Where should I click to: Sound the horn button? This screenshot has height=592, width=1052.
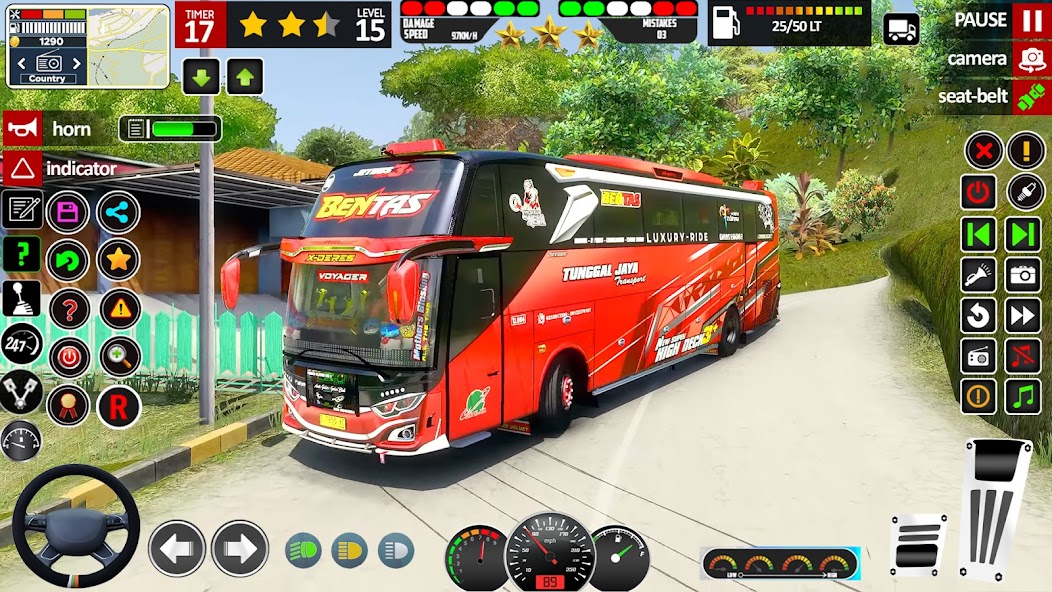click(x=21, y=129)
